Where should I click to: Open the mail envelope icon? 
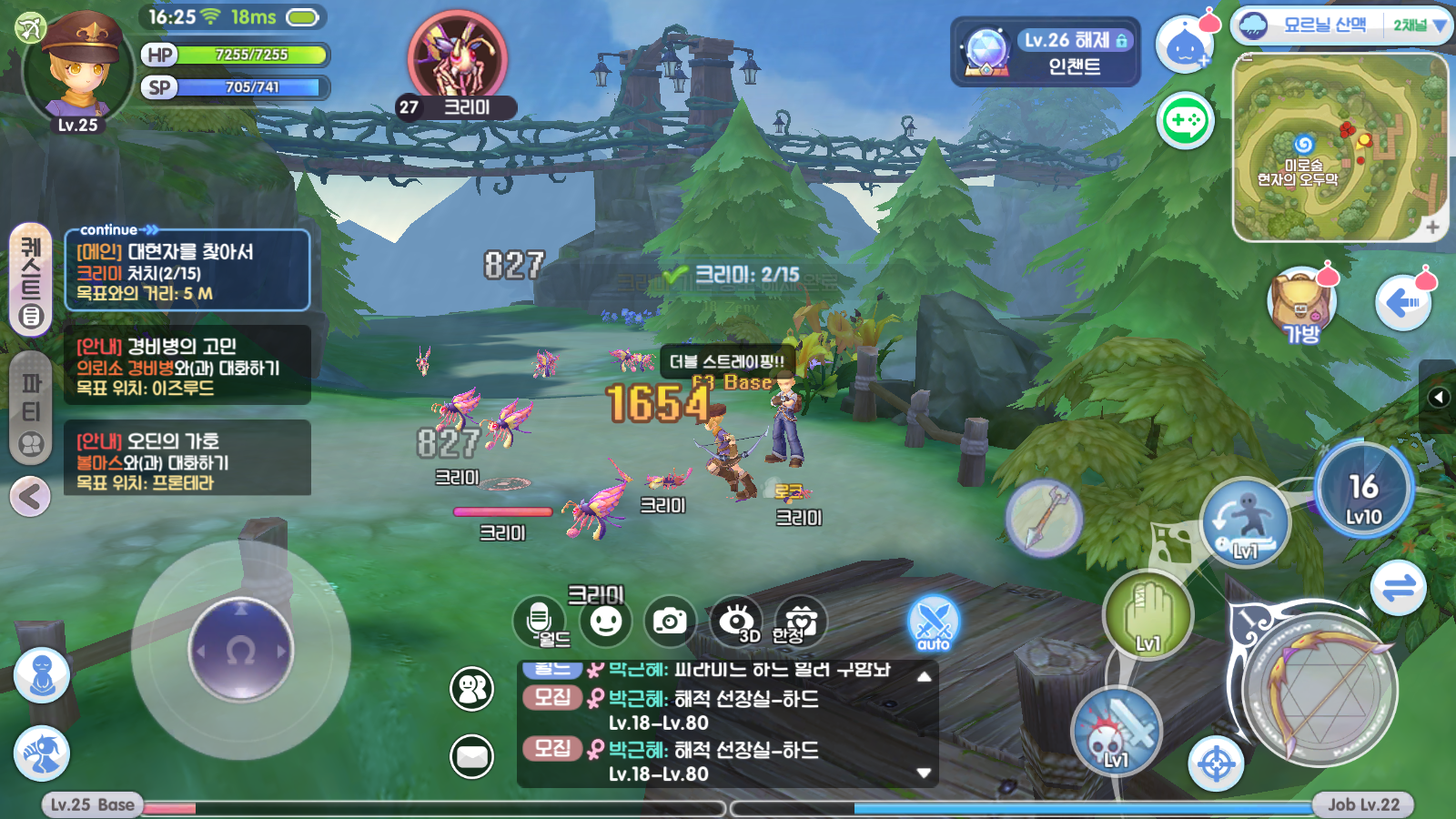[x=472, y=756]
